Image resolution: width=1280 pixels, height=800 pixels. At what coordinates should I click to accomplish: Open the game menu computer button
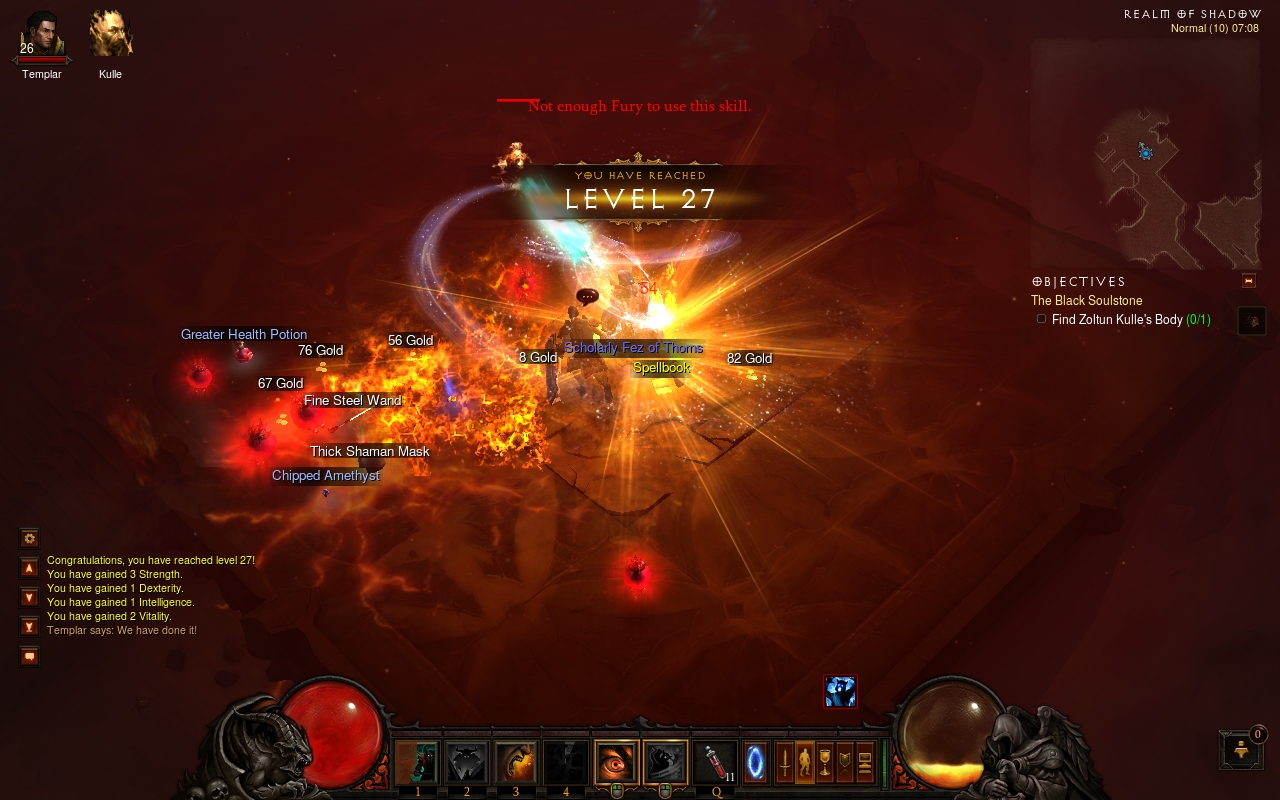point(865,762)
